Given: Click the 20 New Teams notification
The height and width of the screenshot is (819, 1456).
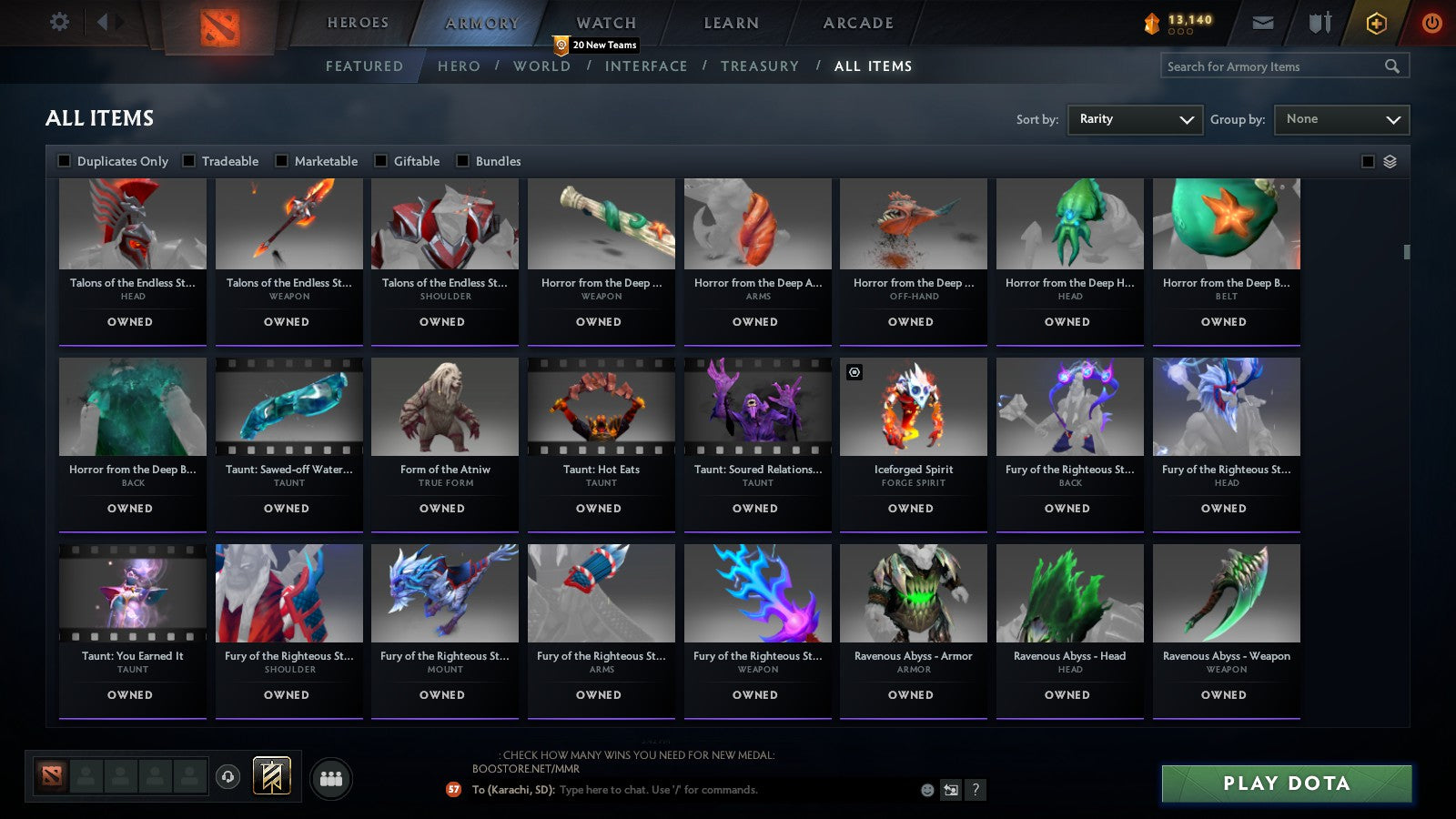Looking at the screenshot, I should (x=596, y=44).
